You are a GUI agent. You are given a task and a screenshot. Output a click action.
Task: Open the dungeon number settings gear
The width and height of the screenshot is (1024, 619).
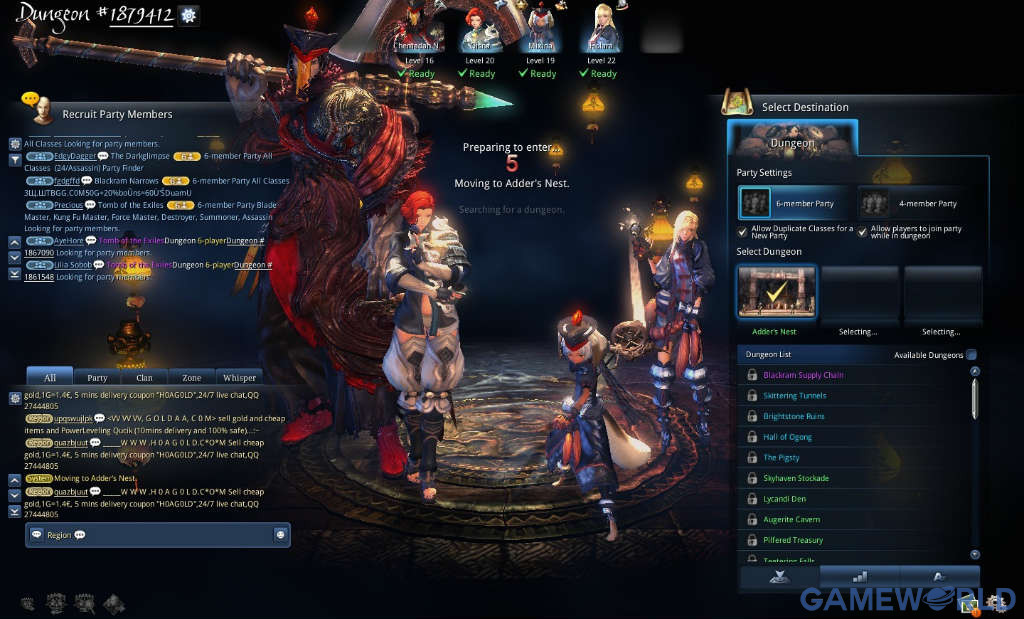point(188,15)
